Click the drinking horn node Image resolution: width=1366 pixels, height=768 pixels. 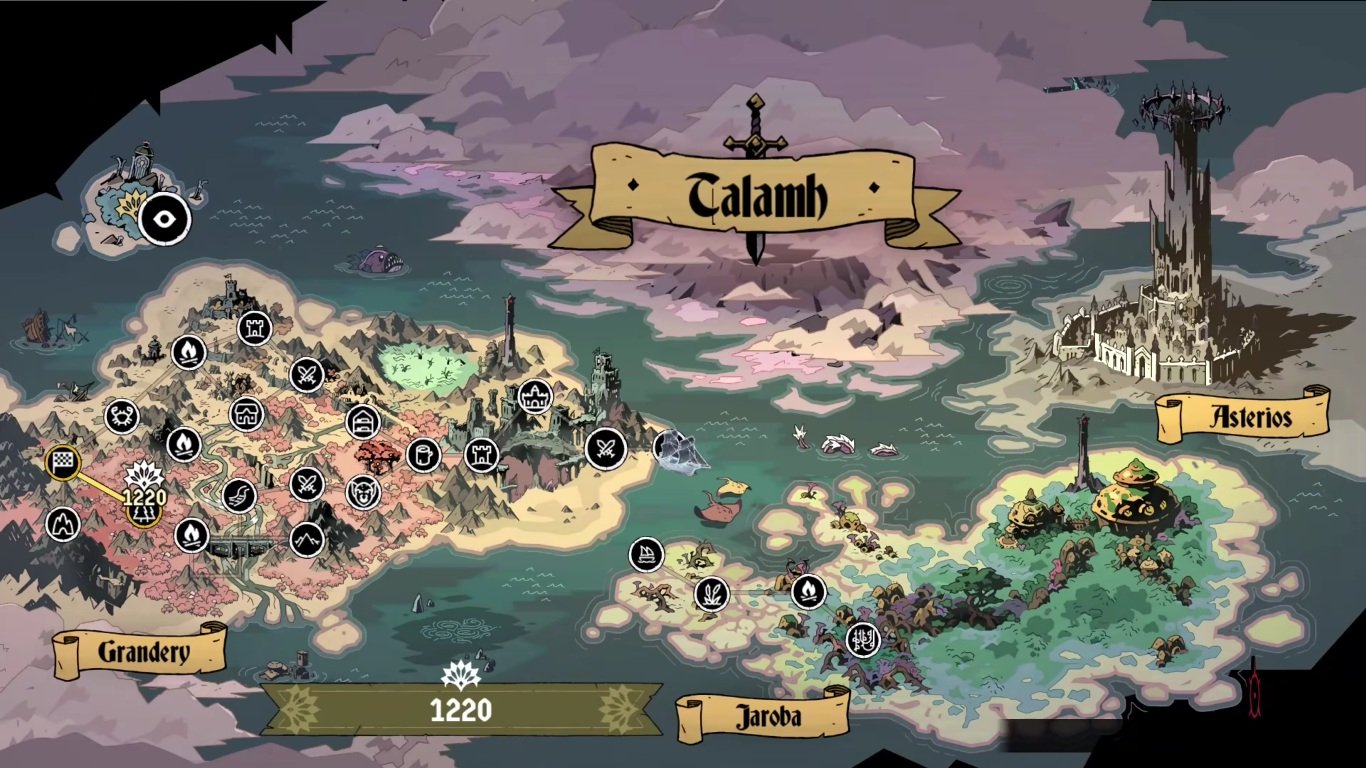240,496
